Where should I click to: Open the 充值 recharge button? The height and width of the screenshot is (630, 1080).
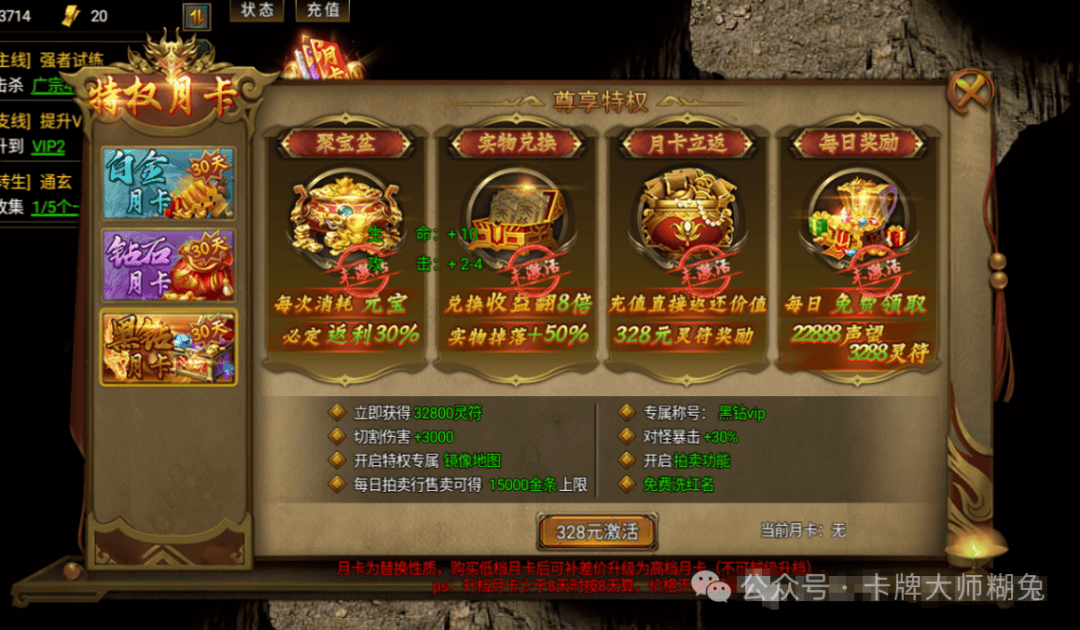(323, 10)
